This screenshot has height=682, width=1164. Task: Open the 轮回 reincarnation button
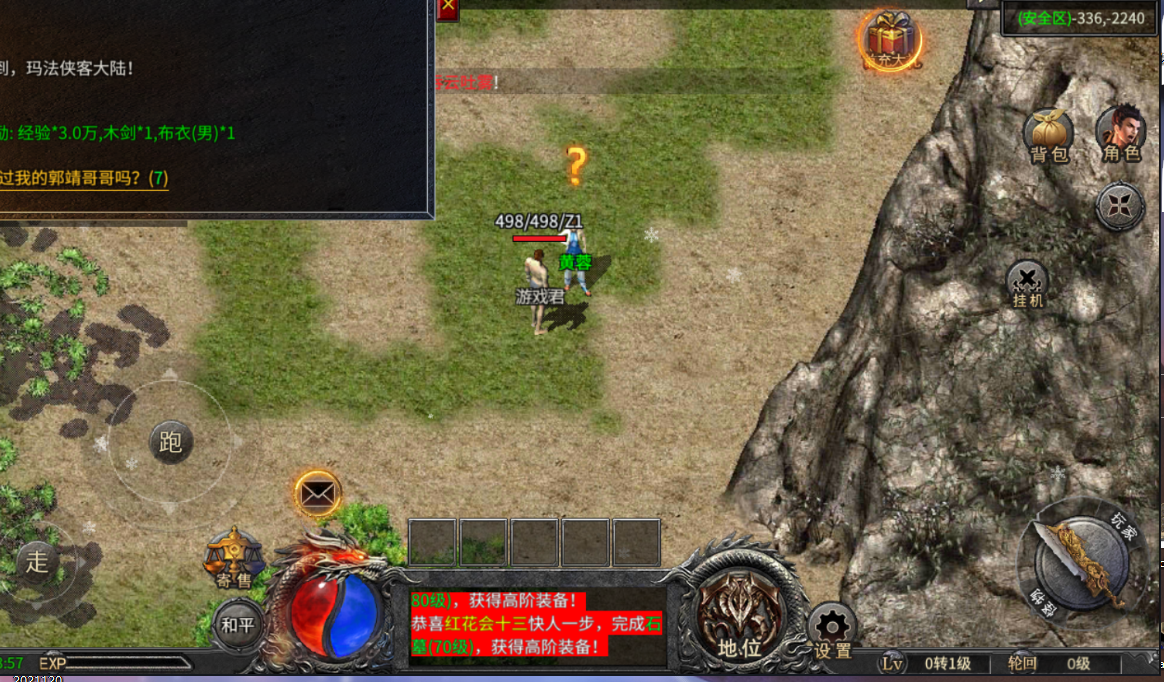[x=1022, y=664]
